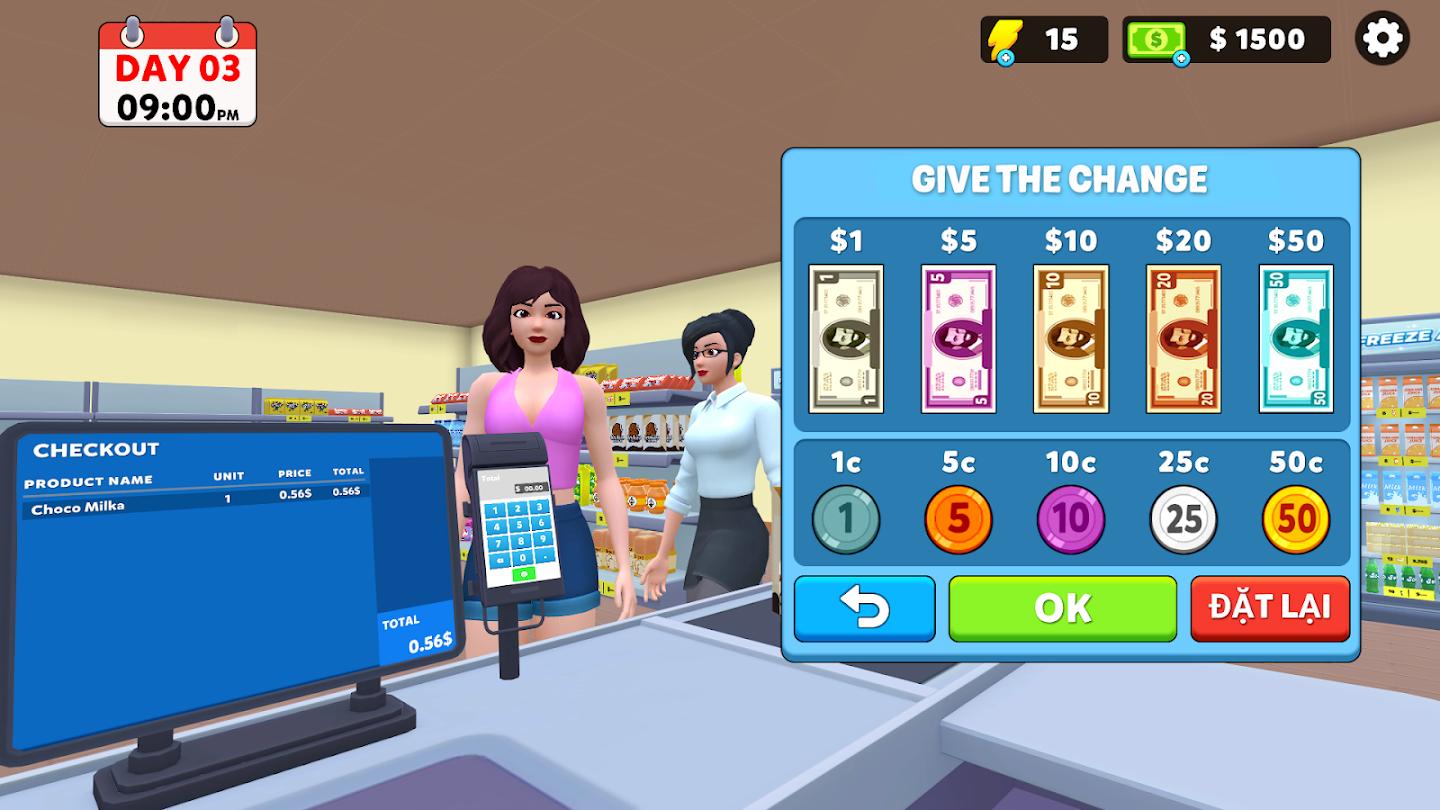Reset the change using ĐẶT LẠI
1440x810 pixels.
[x=1268, y=608]
